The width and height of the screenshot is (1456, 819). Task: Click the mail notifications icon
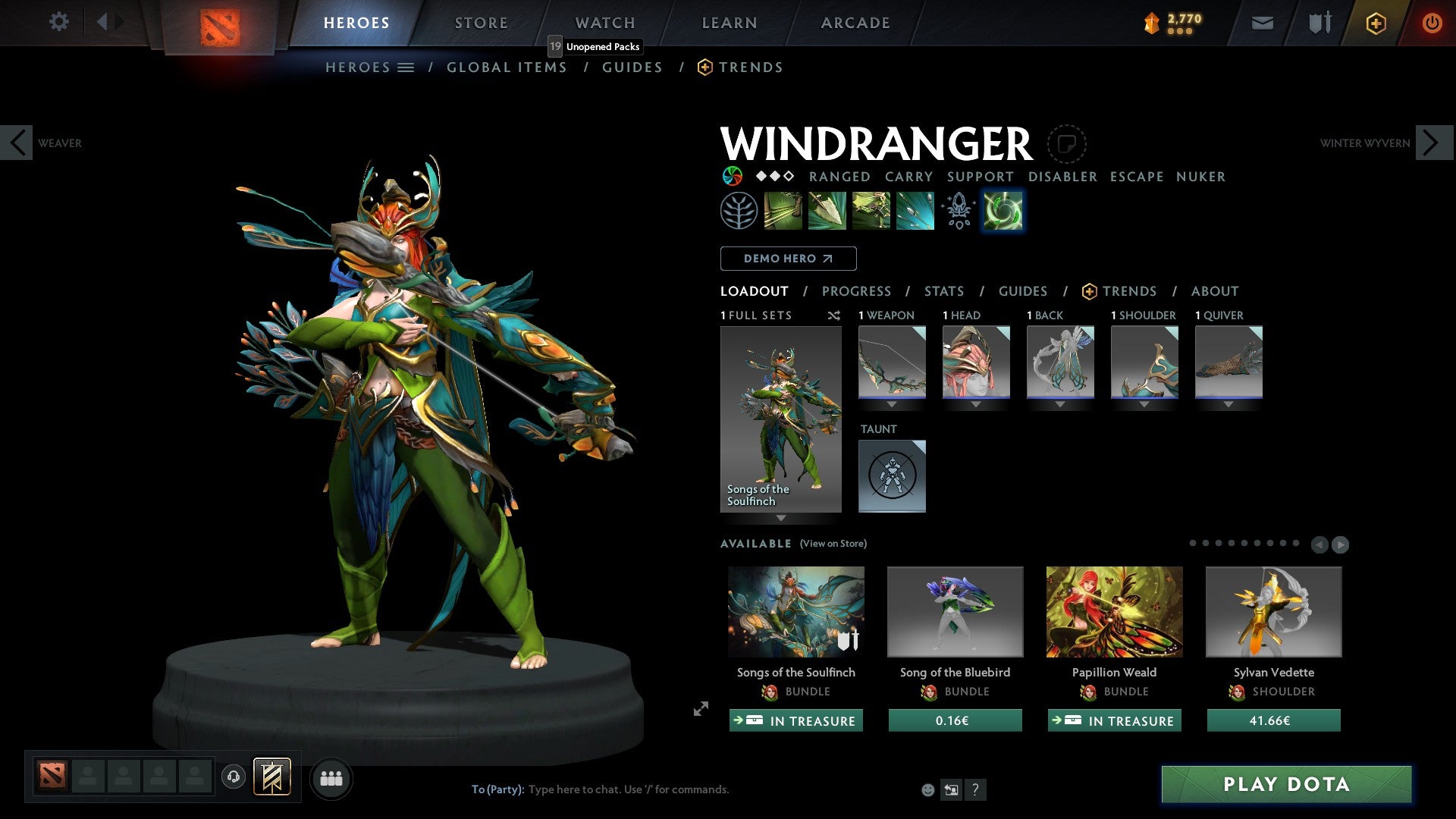[1262, 23]
